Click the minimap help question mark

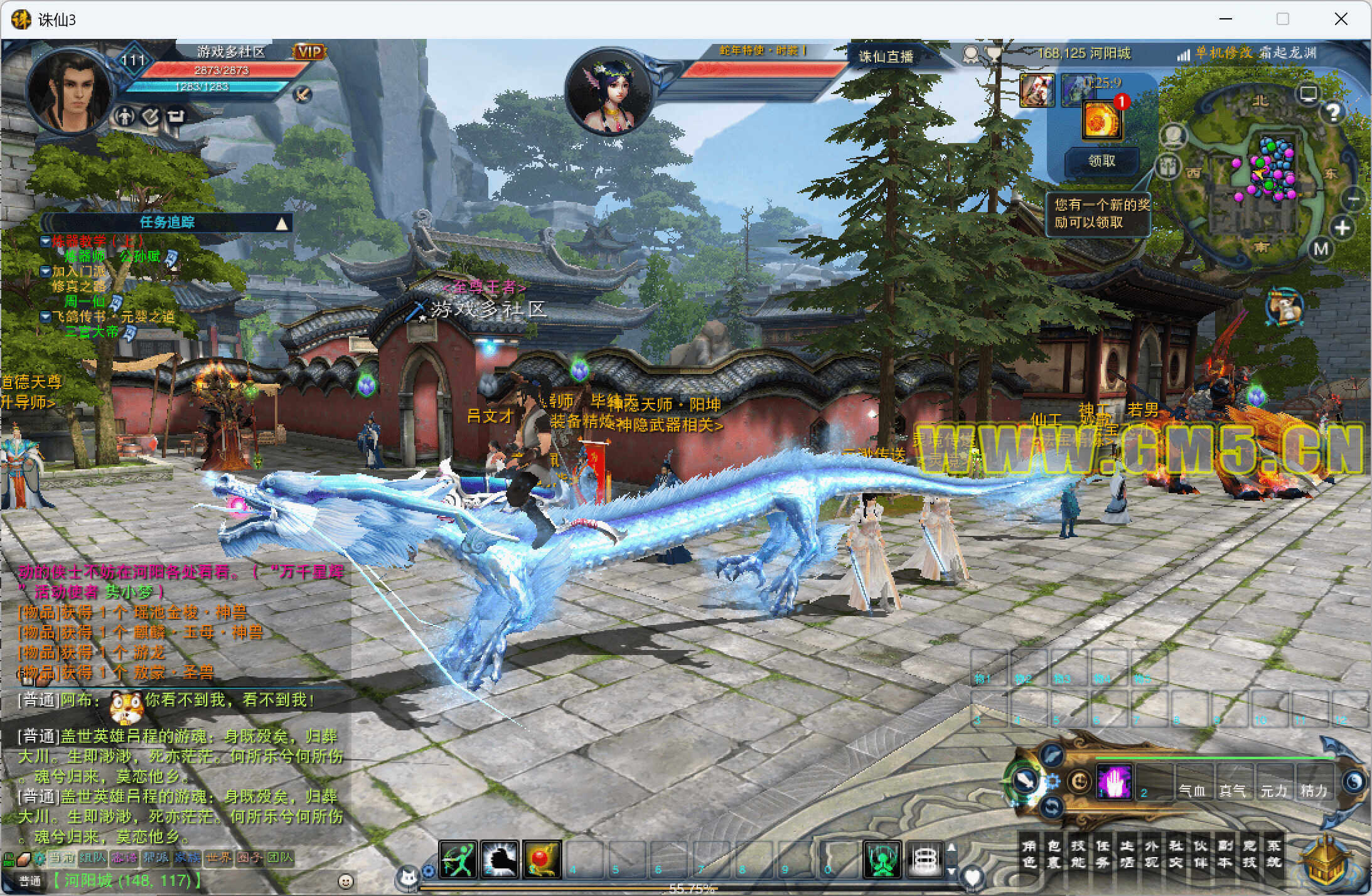click(1333, 112)
